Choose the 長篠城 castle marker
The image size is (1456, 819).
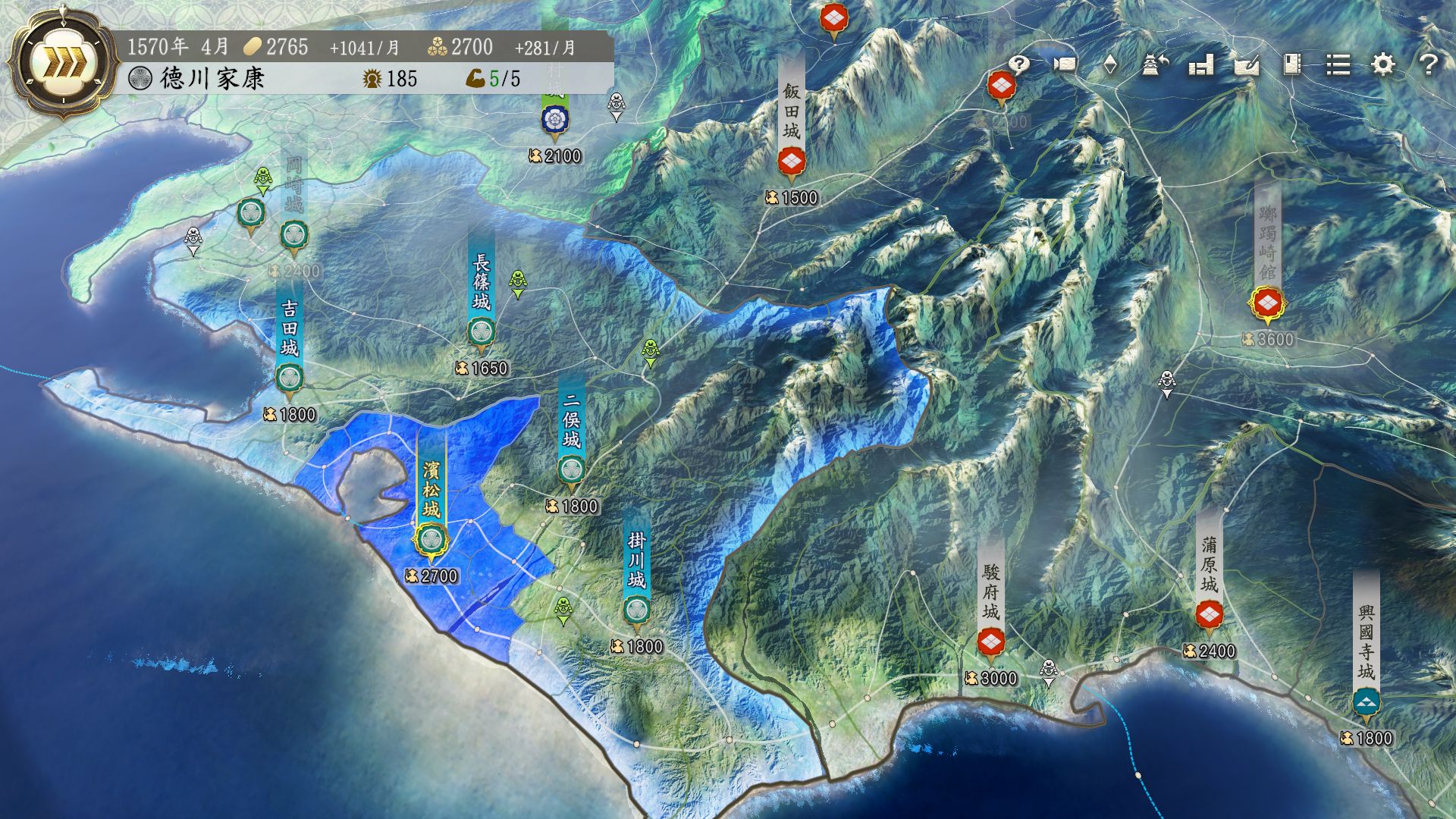pyautogui.click(x=481, y=331)
